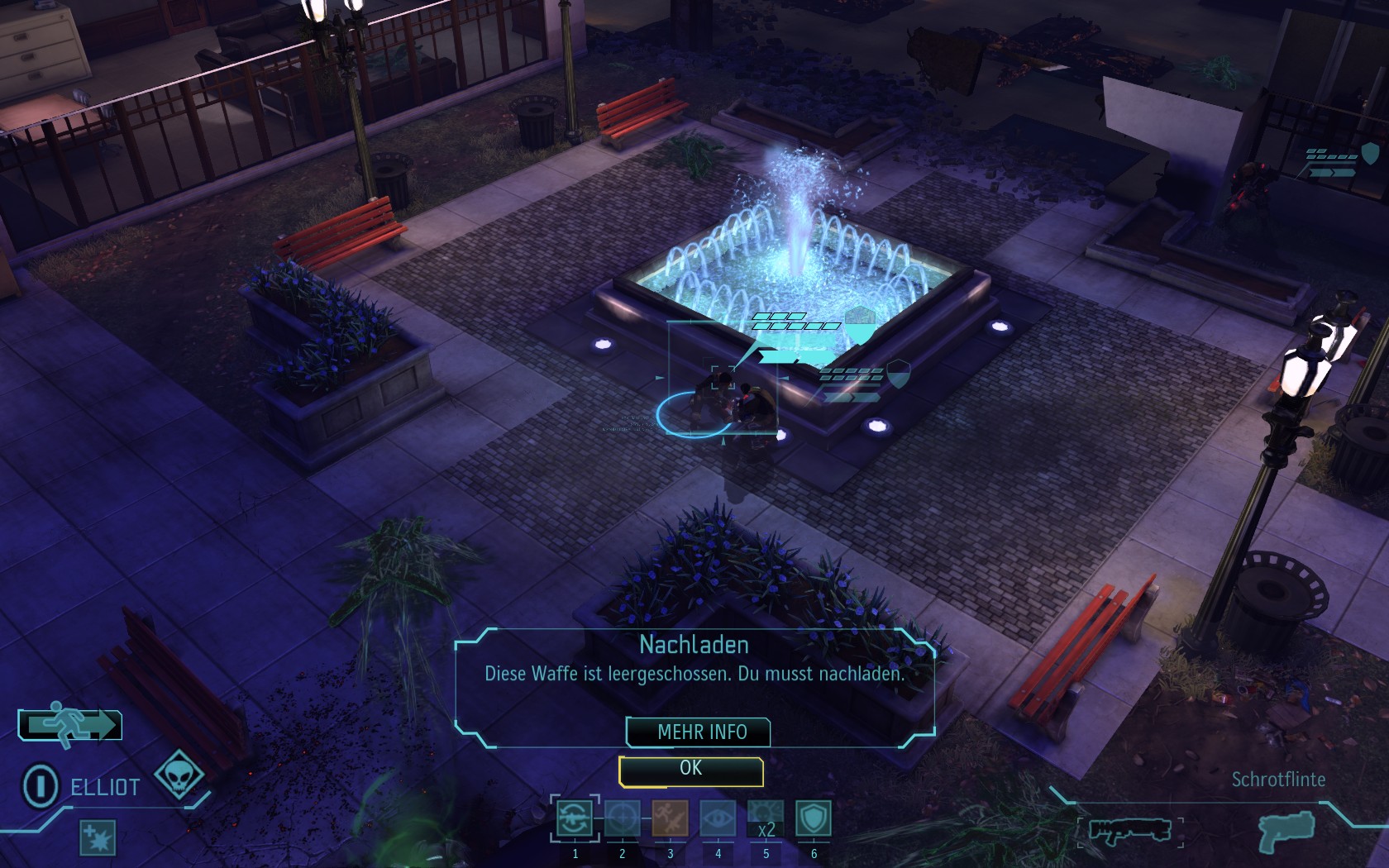Click the running man end turn button
The image size is (1389, 868).
(x=71, y=725)
